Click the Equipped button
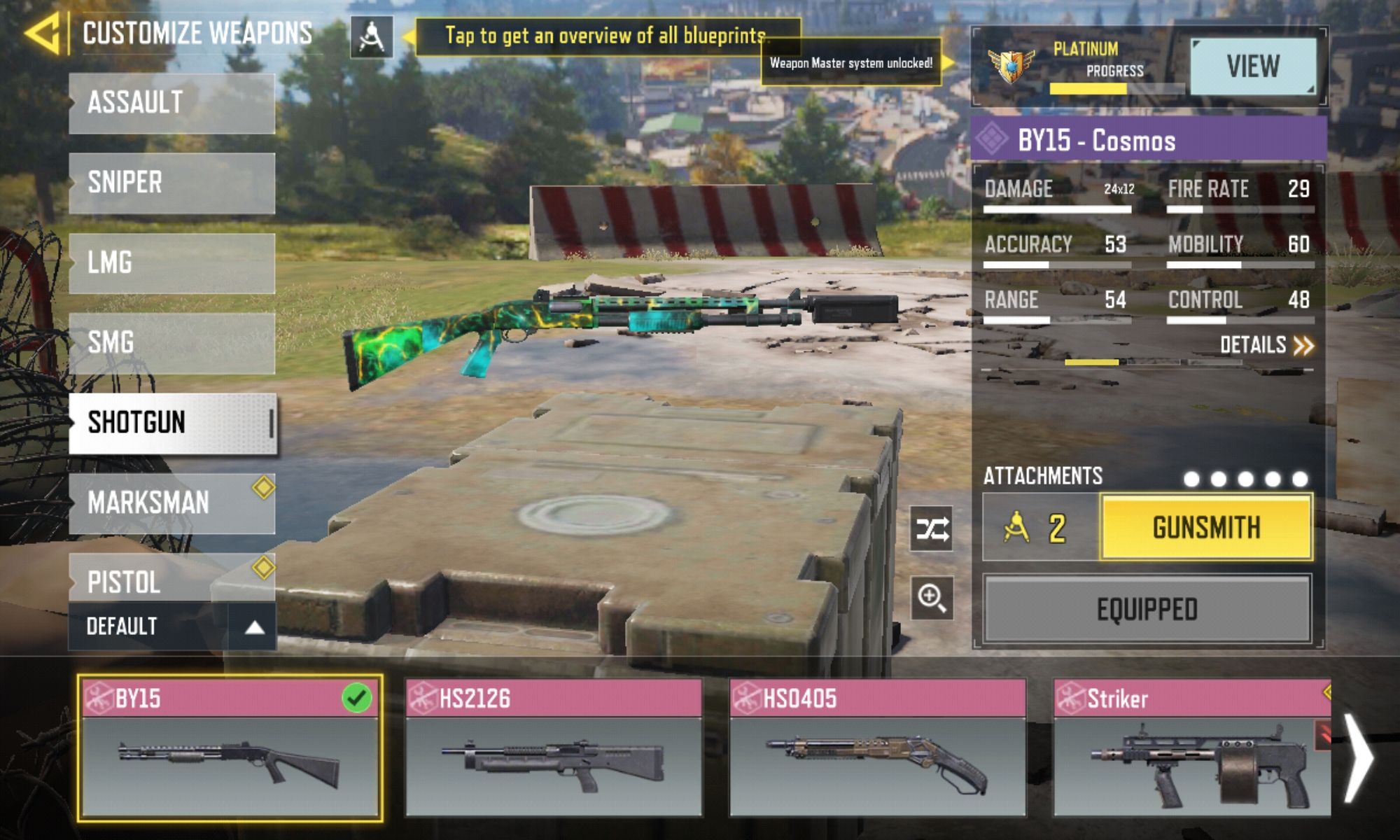 [x=1147, y=609]
